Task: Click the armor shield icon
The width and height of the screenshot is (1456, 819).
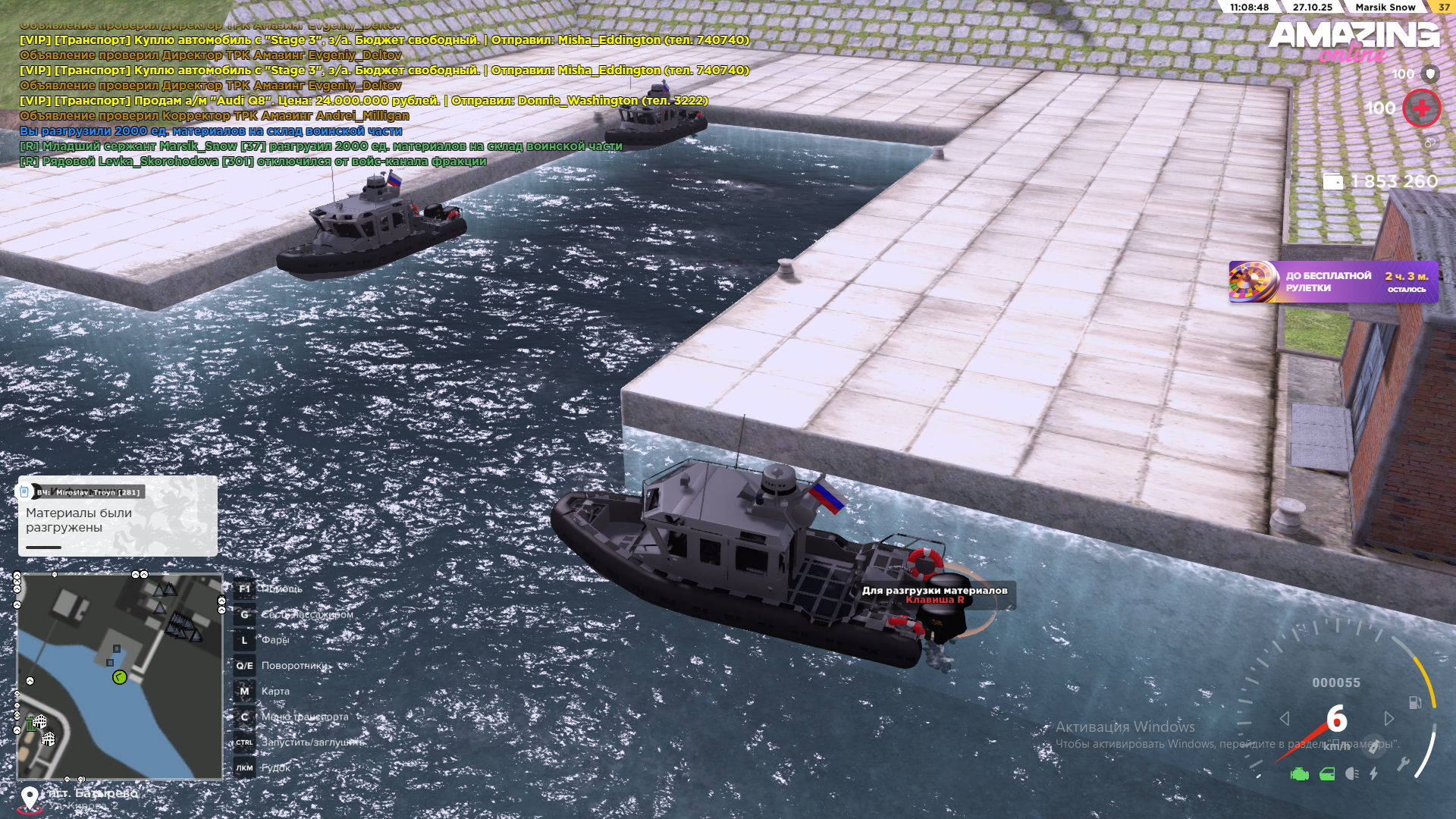Action: pos(1430,74)
